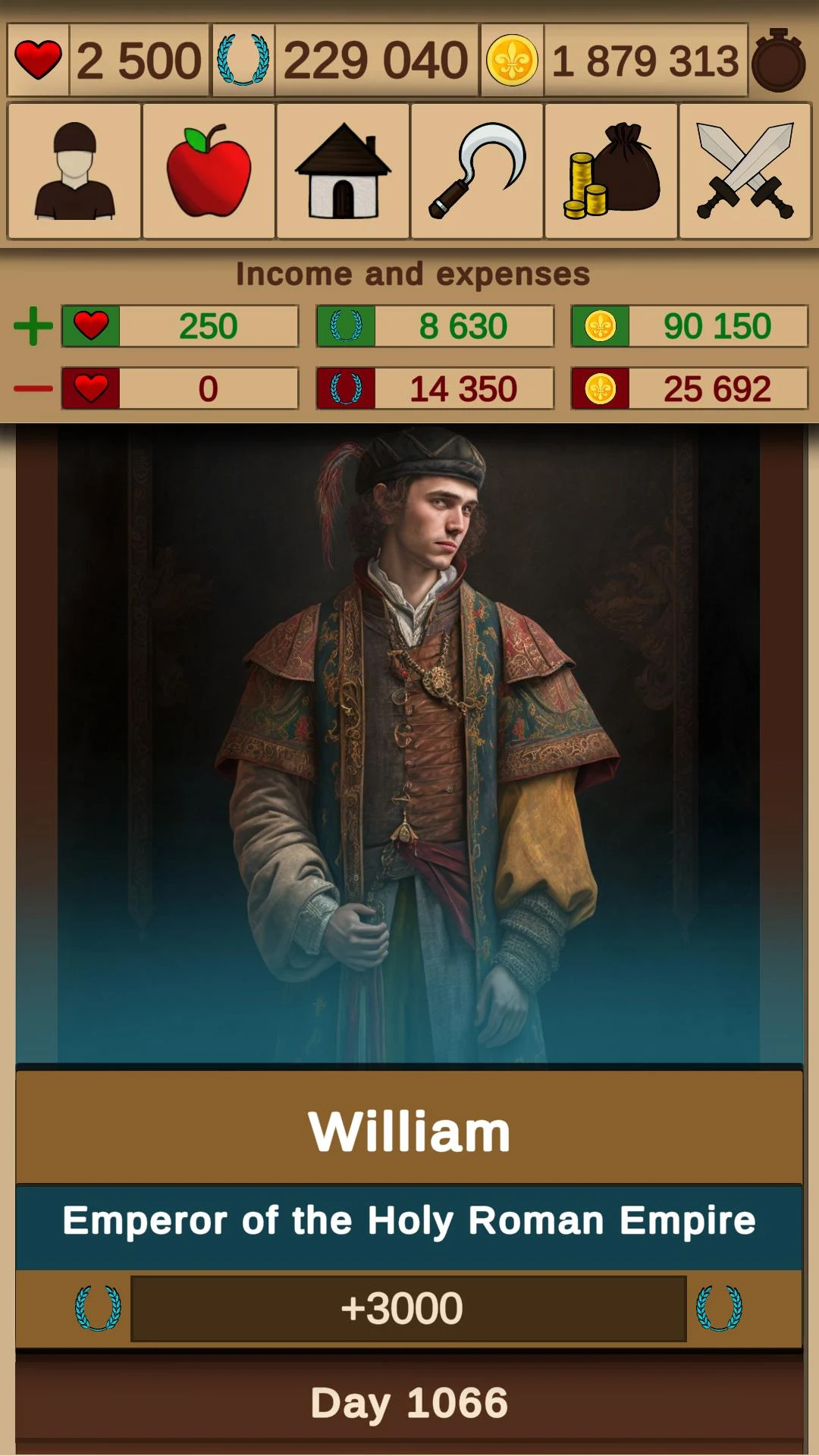Screen dimensions: 819x1456
Task: Open the house buildings tab
Action: coord(343,171)
